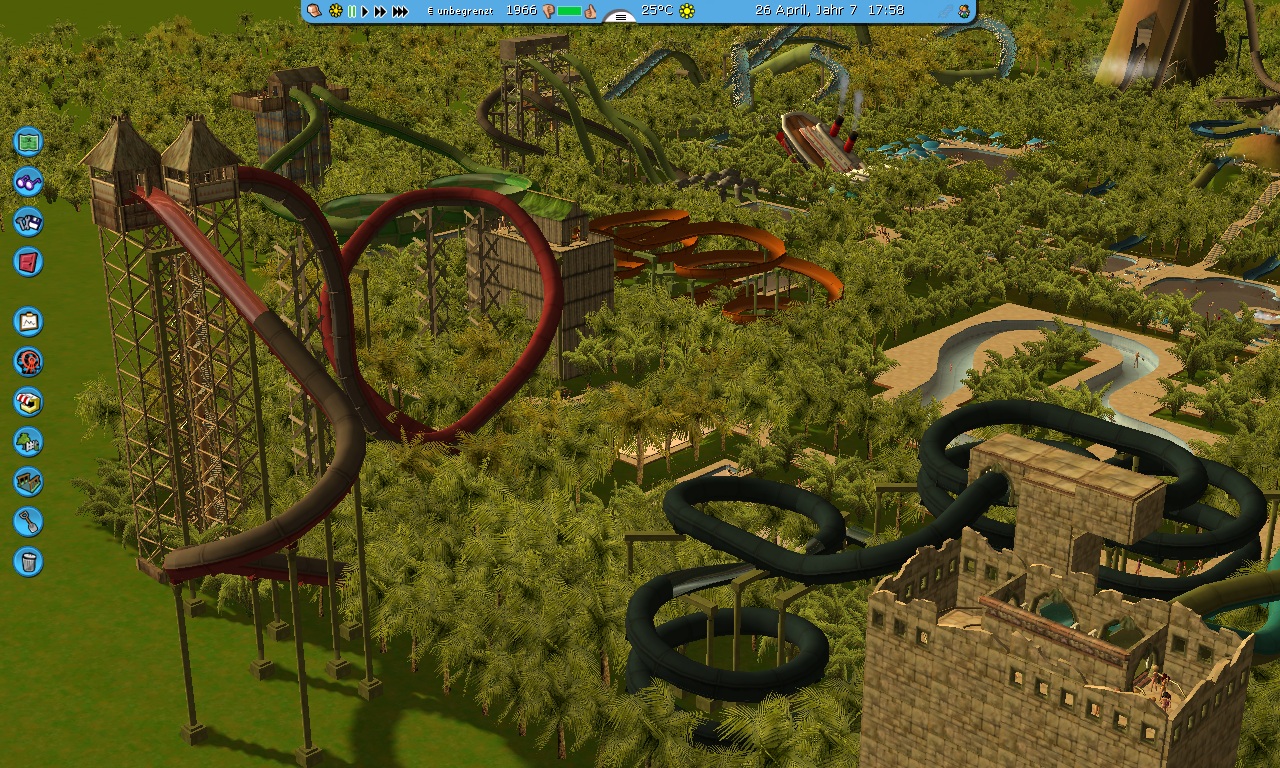Open the park management chart panel
The image size is (1280, 768).
(28, 322)
